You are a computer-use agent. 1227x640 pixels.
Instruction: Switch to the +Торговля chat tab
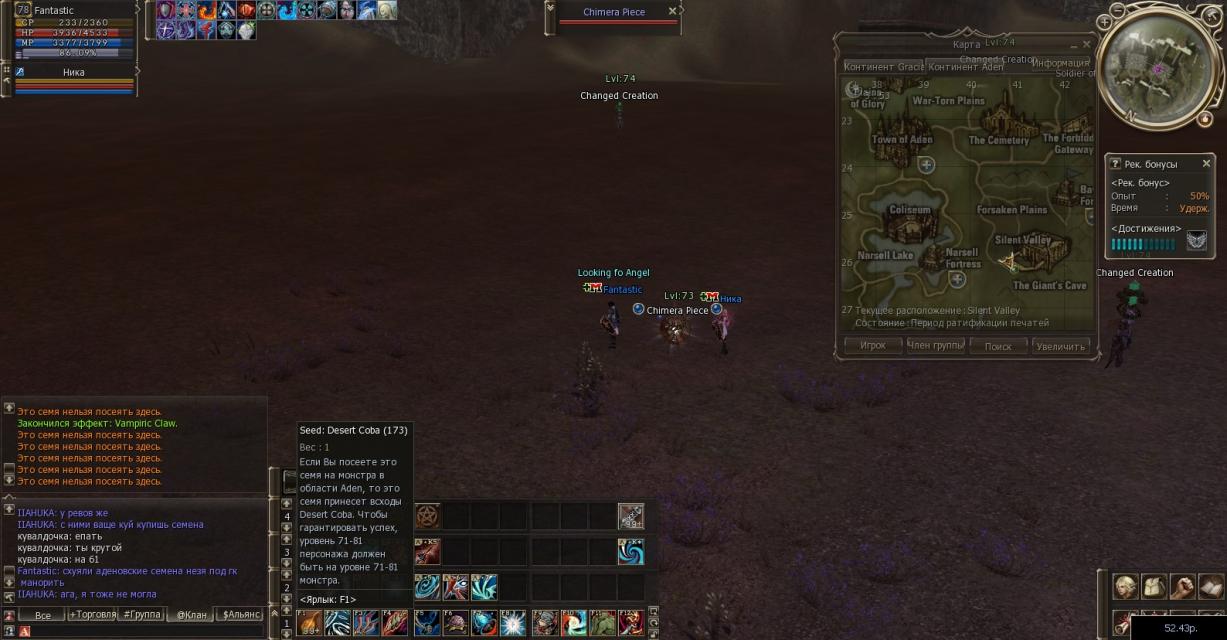[91, 615]
